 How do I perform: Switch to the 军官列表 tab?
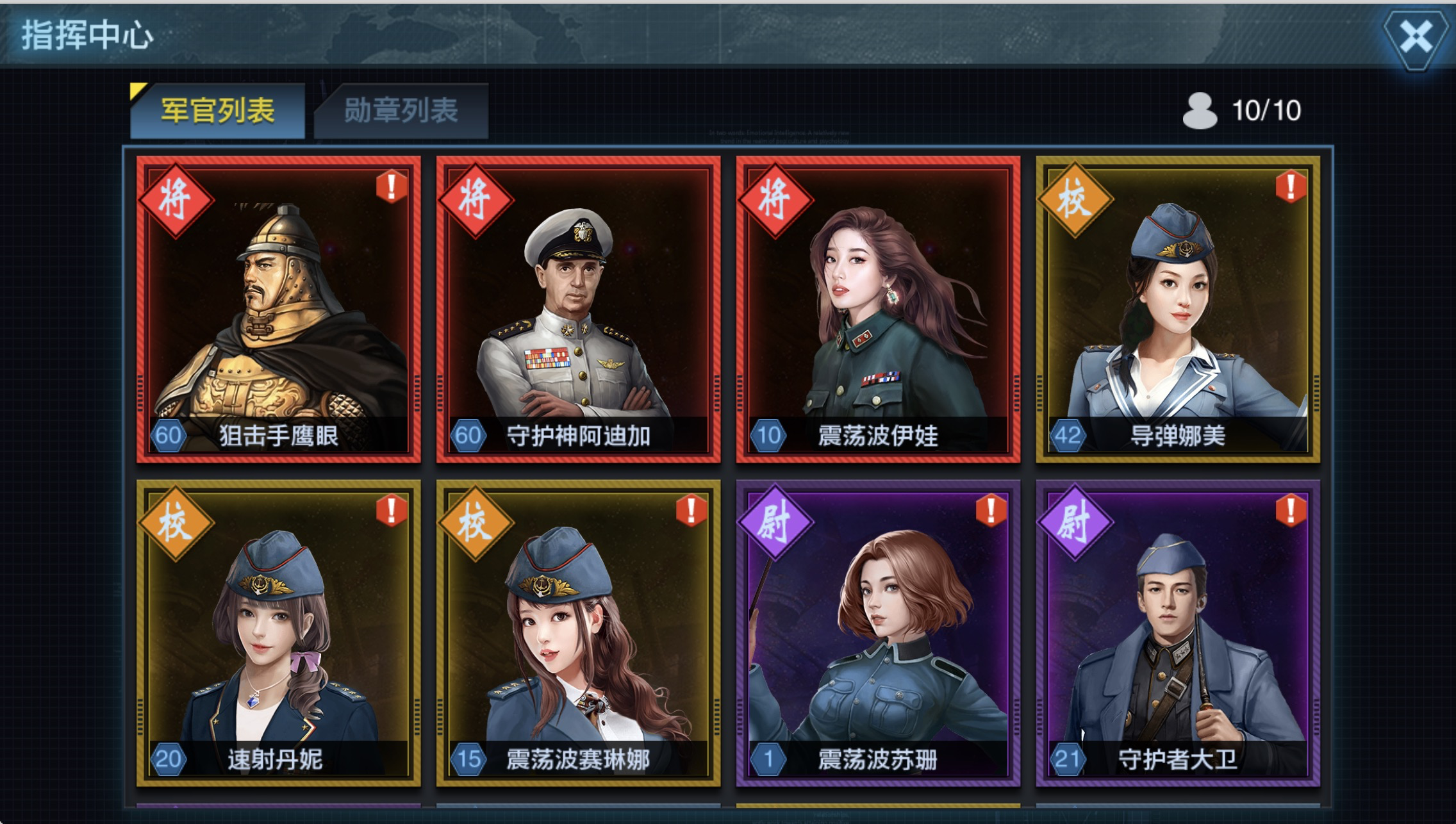tap(217, 111)
